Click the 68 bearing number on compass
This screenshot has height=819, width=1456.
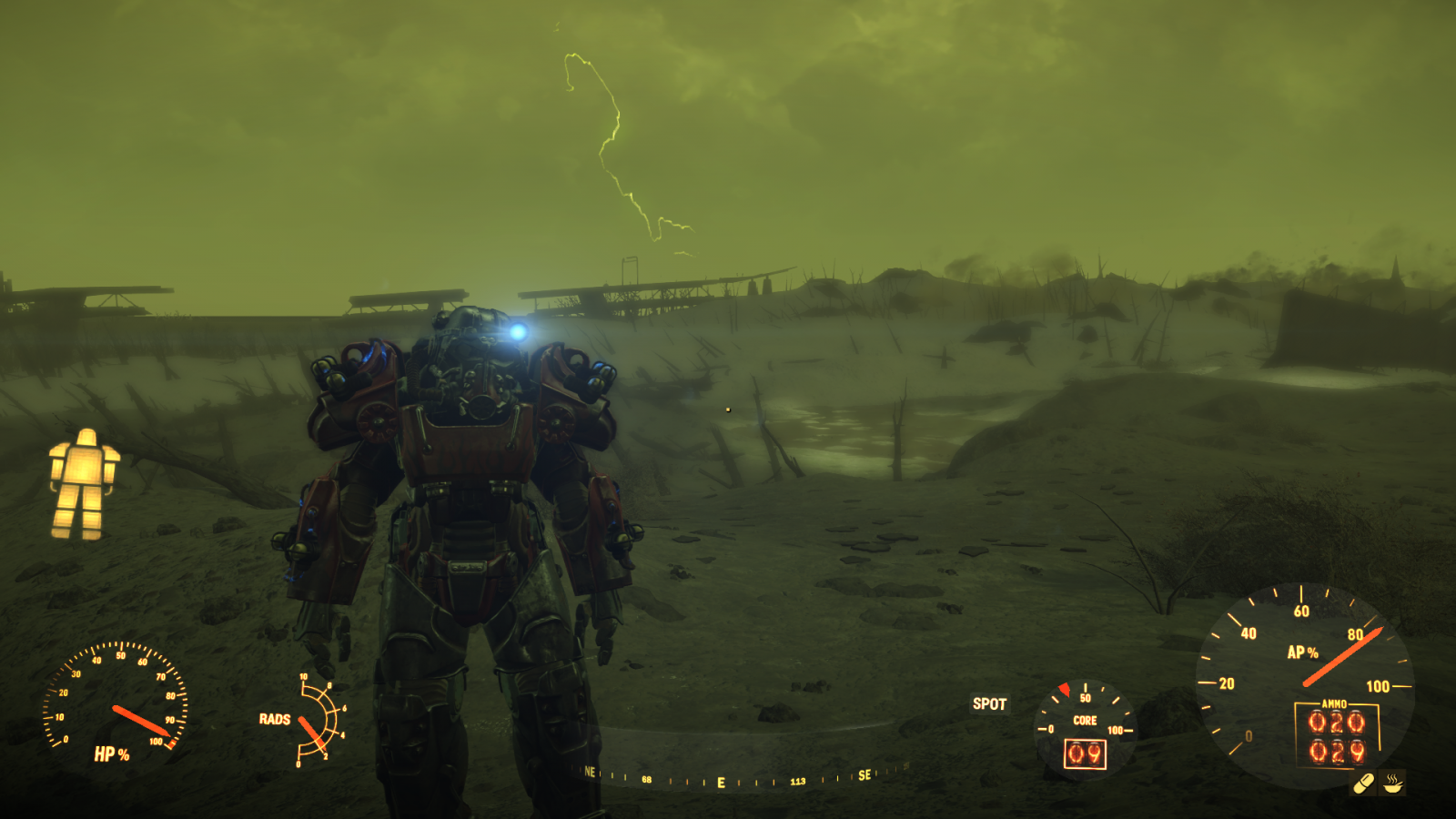pos(649,780)
